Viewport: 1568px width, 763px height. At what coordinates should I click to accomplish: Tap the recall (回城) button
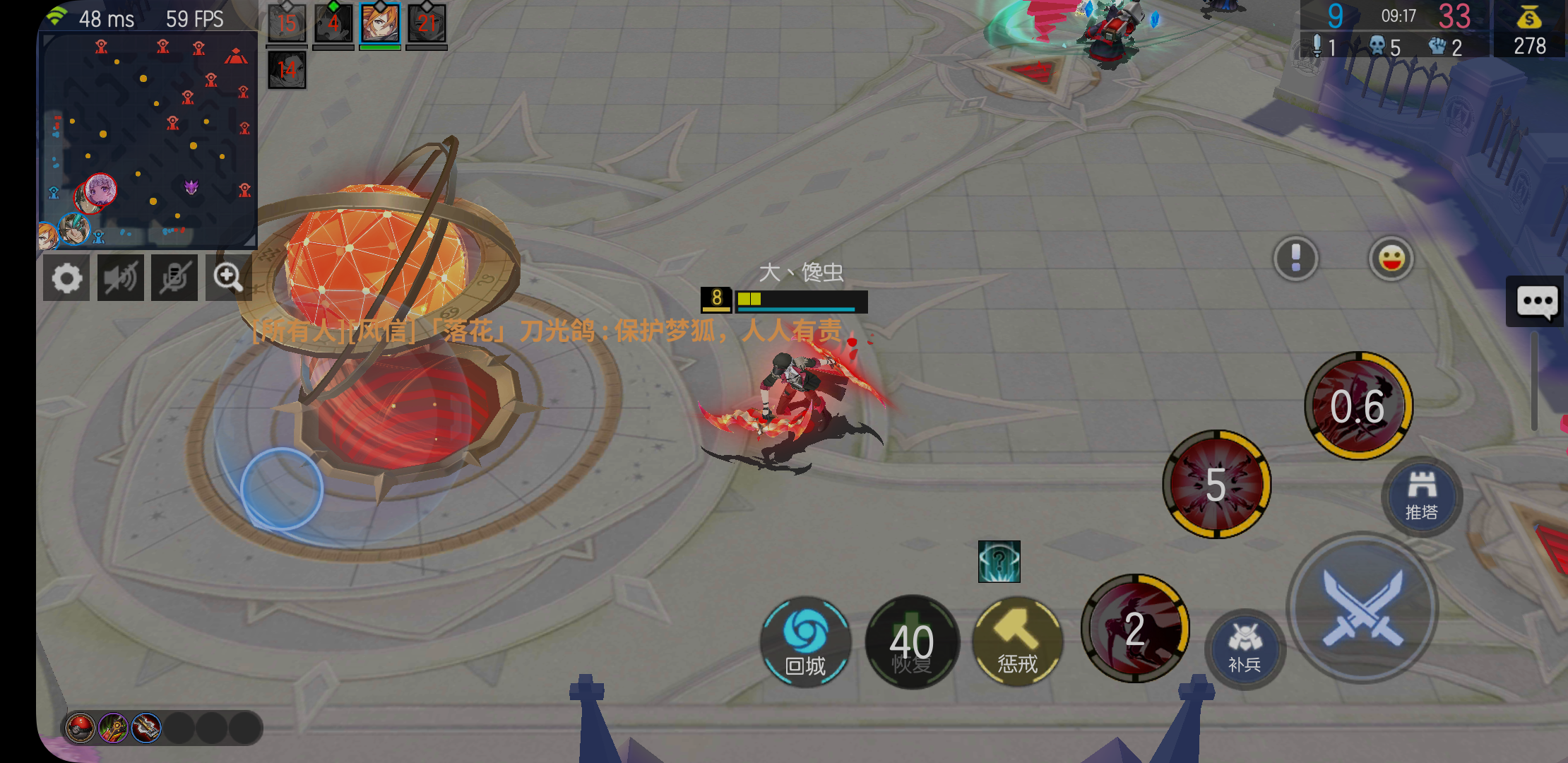coord(807,641)
